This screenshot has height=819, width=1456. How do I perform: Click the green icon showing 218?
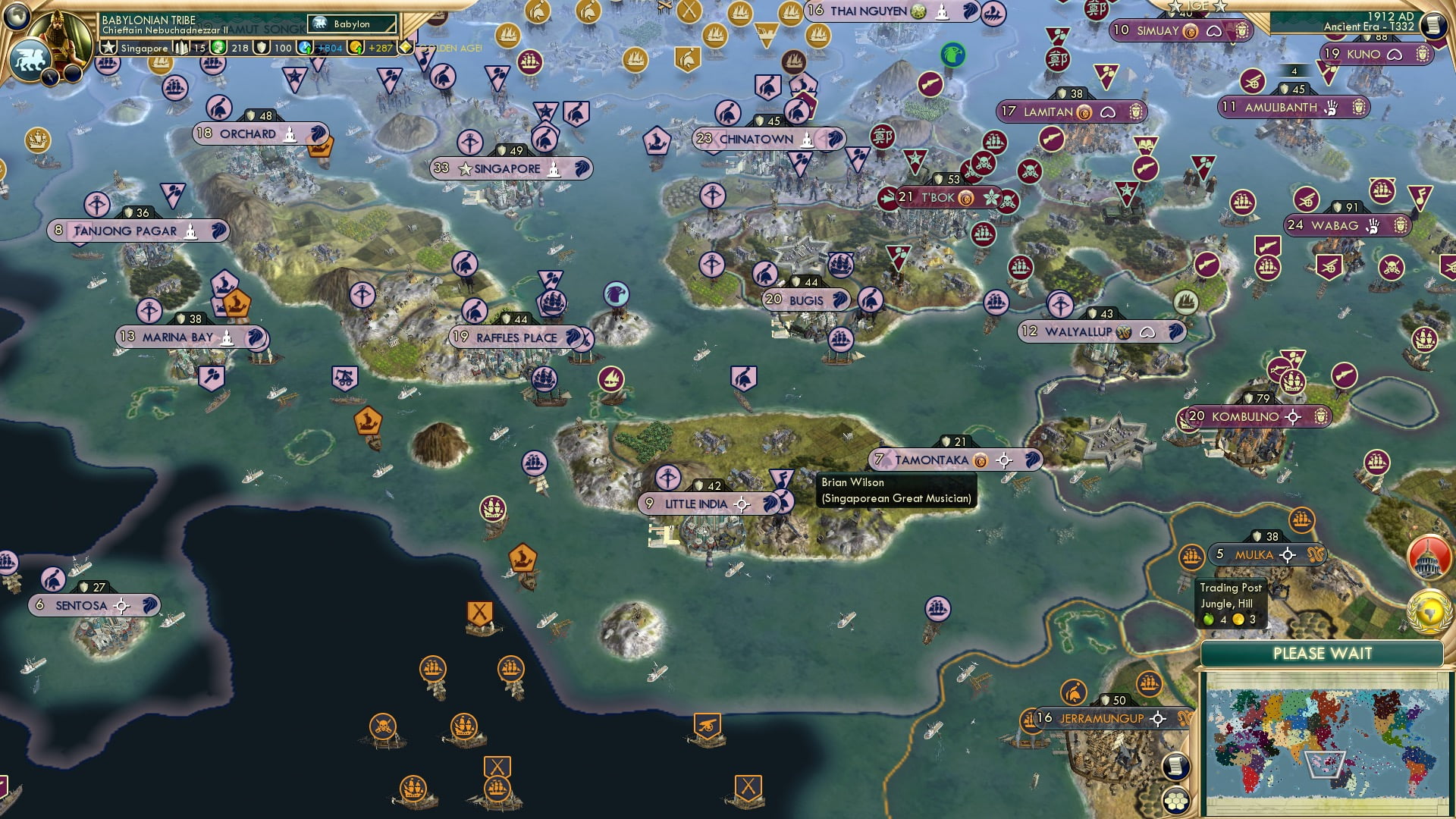tap(218, 48)
